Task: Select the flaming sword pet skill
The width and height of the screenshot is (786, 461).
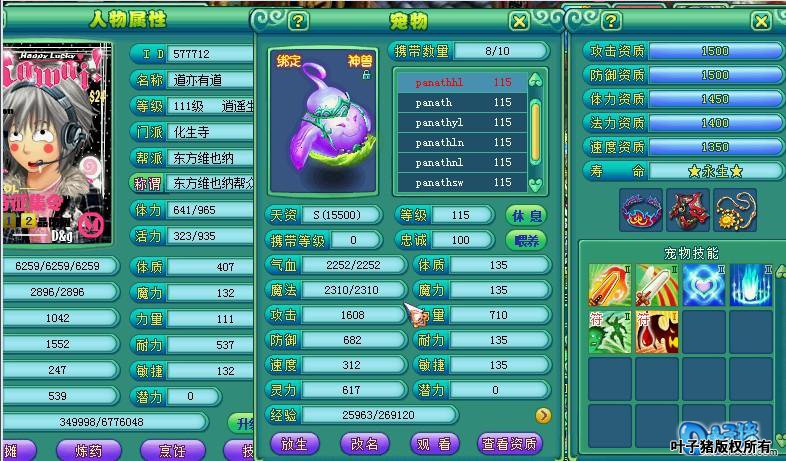Action: (608, 285)
